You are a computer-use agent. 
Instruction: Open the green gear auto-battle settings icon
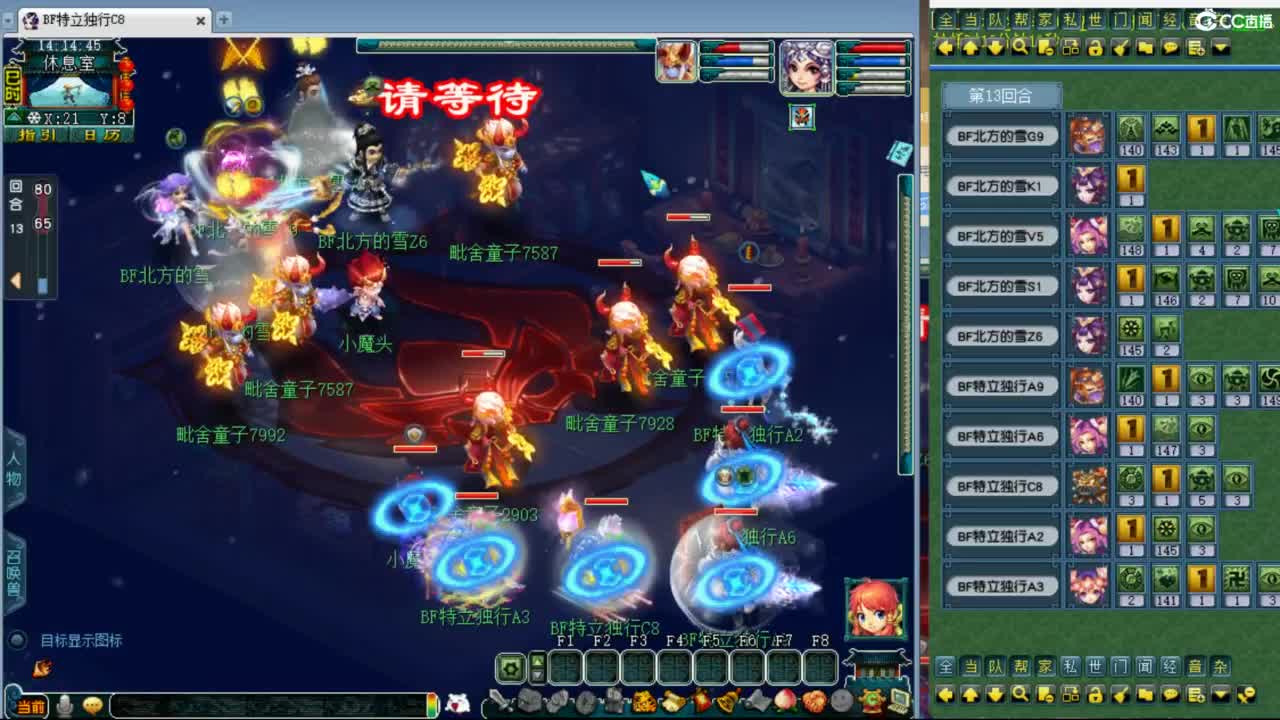click(510, 669)
